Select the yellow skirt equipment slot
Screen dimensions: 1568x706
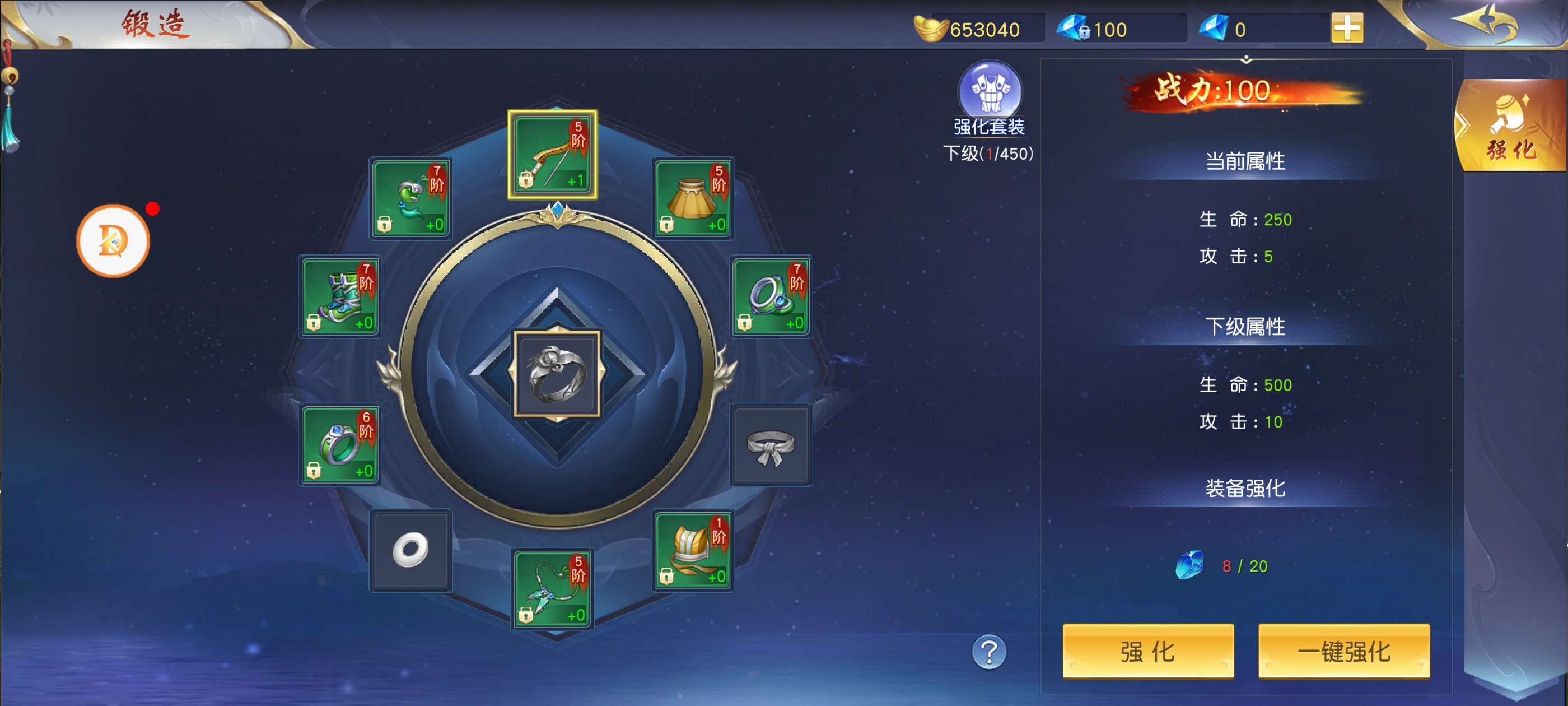pos(693,198)
